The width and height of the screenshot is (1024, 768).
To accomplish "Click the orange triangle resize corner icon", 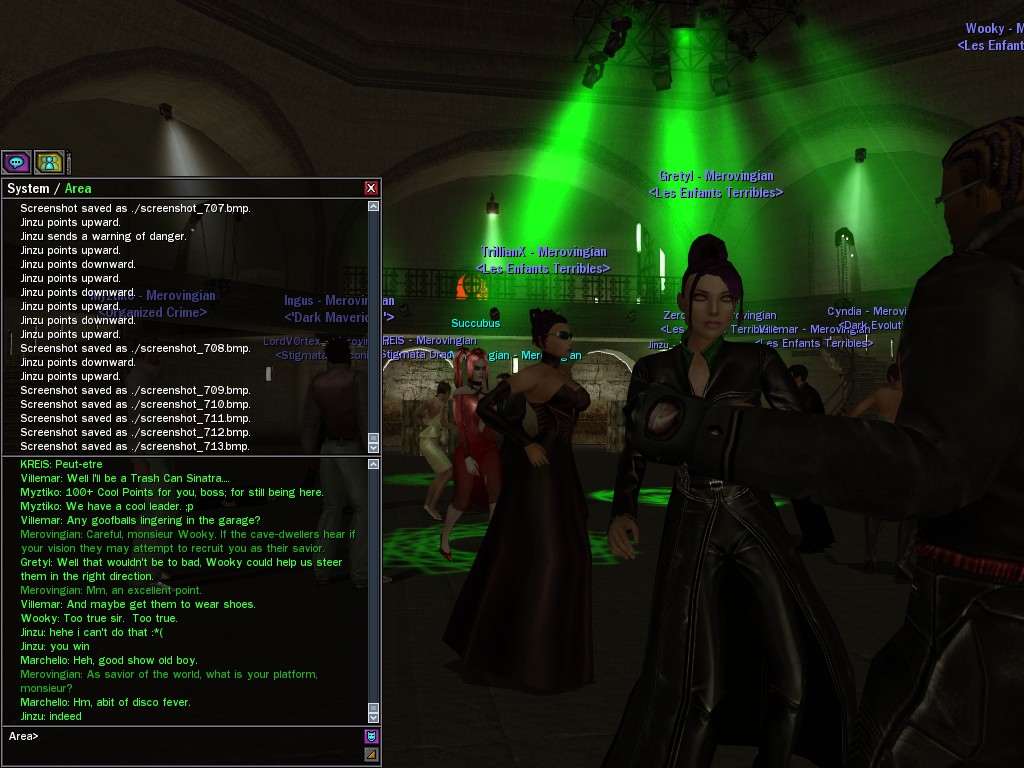I will (371, 754).
